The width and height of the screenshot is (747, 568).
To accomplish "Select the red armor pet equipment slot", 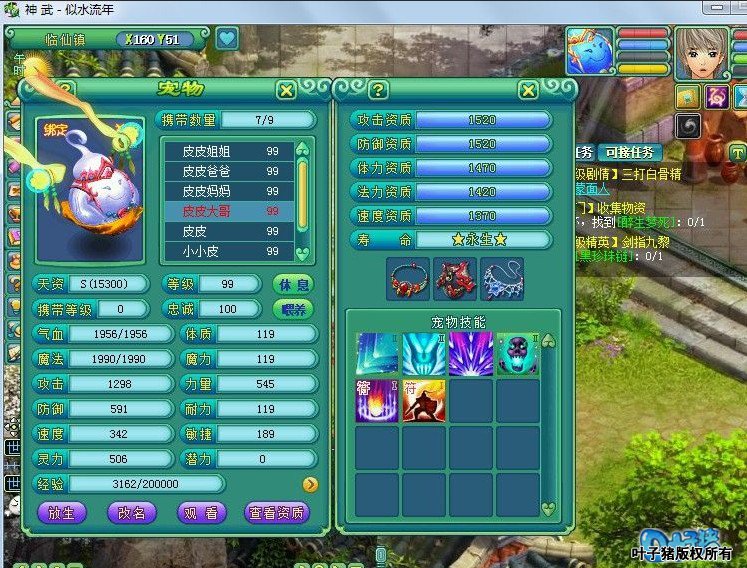I will (x=455, y=279).
